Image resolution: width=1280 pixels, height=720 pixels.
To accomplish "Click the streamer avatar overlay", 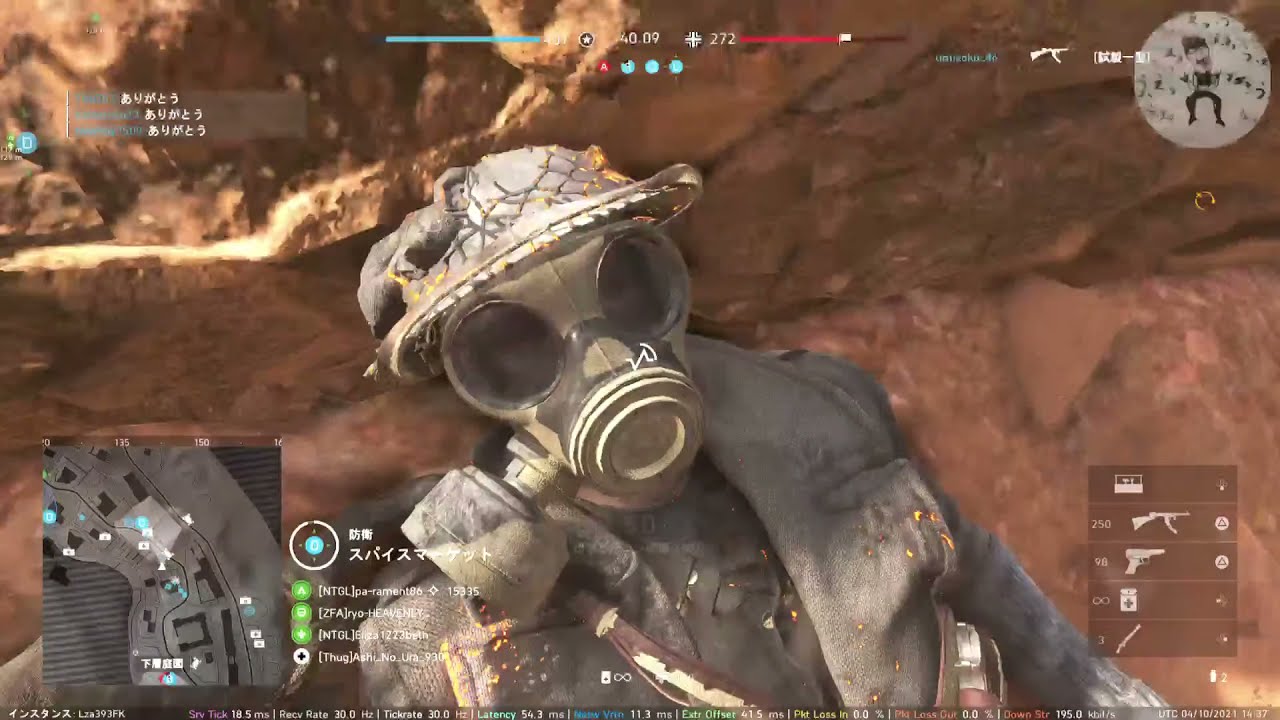I will click(1202, 79).
